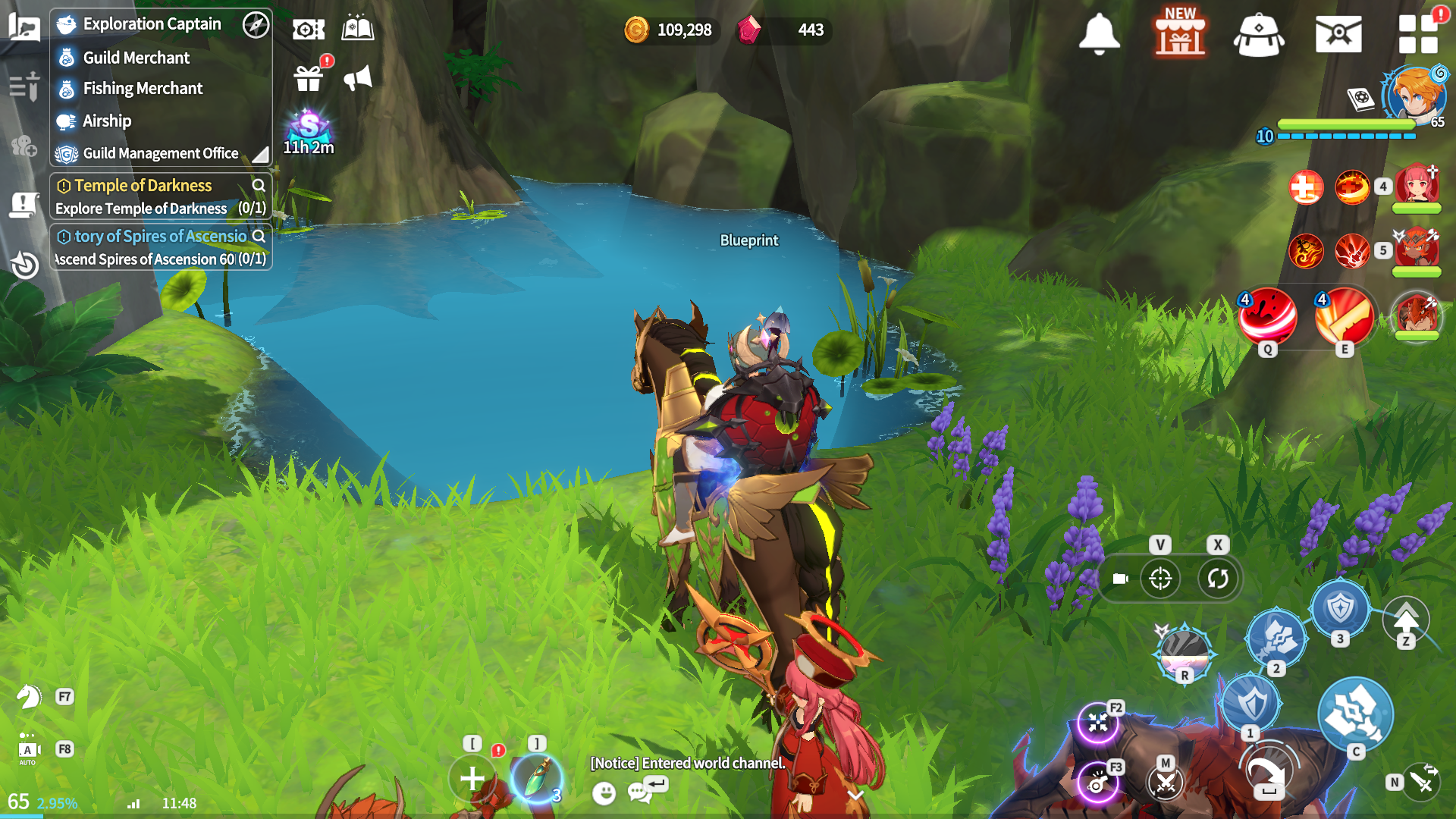Image resolution: width=1456 pixels, height=819 pixels.
Task: Select the Fishing Merchant entry
Action: pos(143,89)
